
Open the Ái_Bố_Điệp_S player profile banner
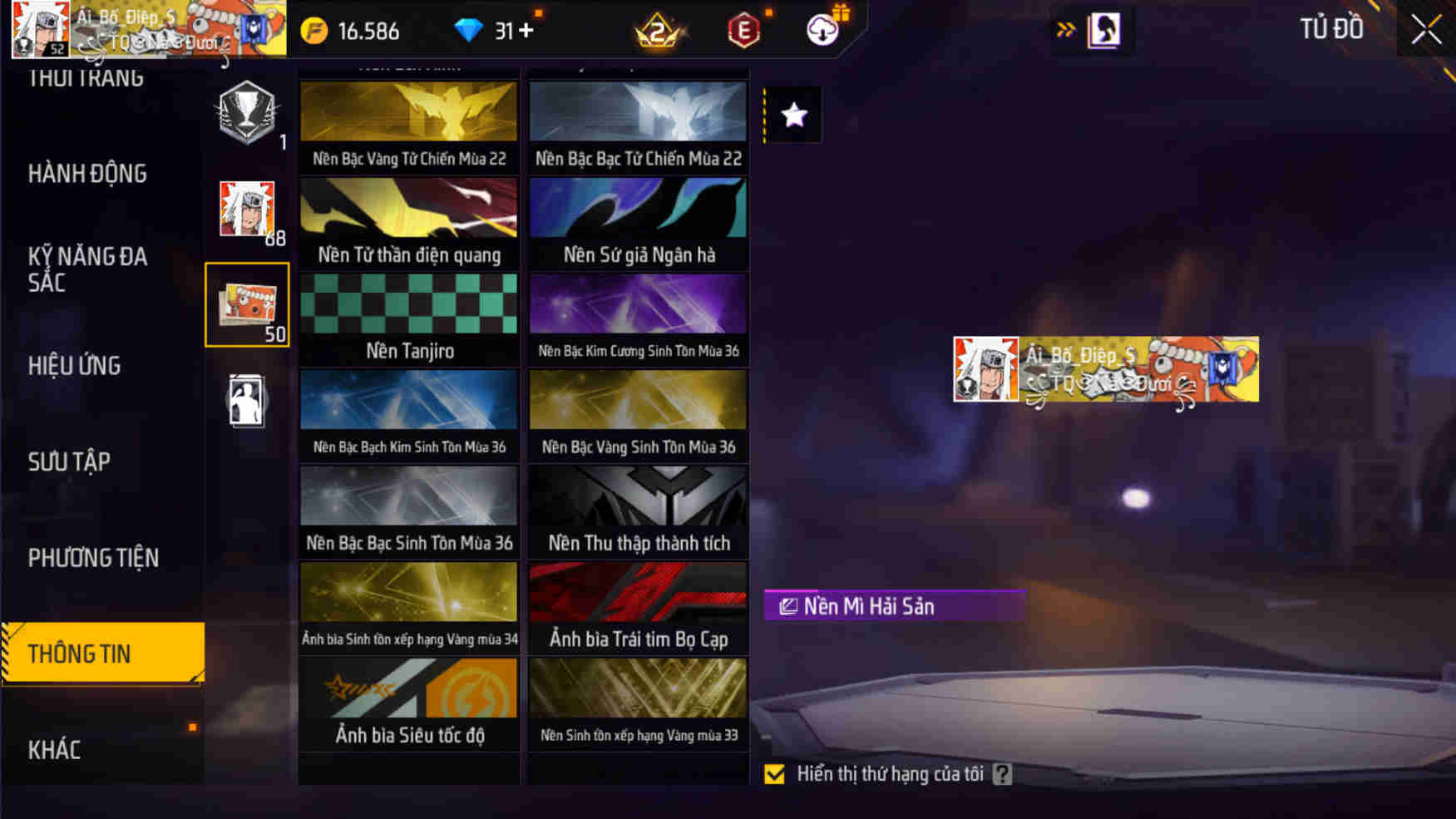[1104, 370]
